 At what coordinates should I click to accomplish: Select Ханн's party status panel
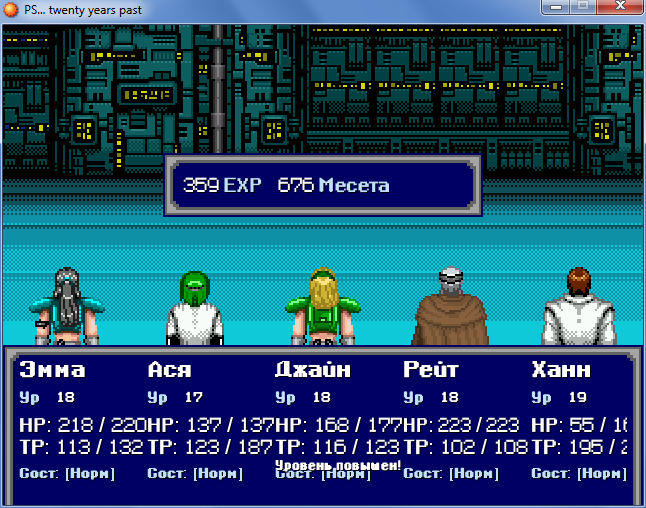pyautogui.click(x=582, y=420)
